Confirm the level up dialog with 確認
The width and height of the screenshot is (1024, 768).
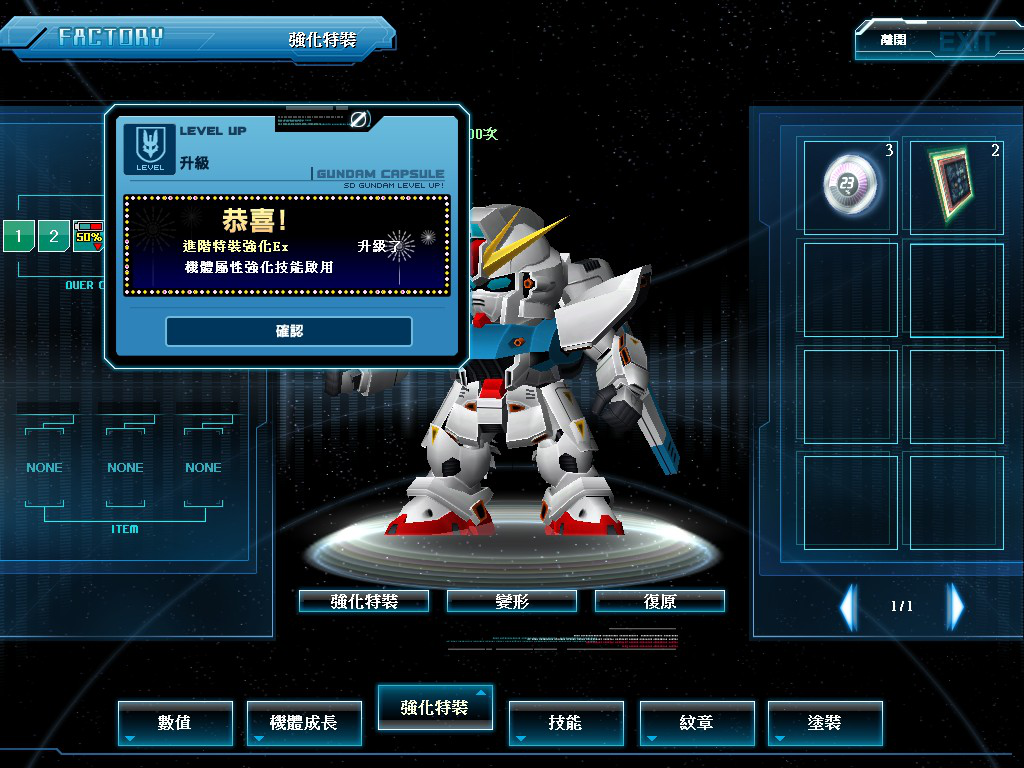click(289, 331)
